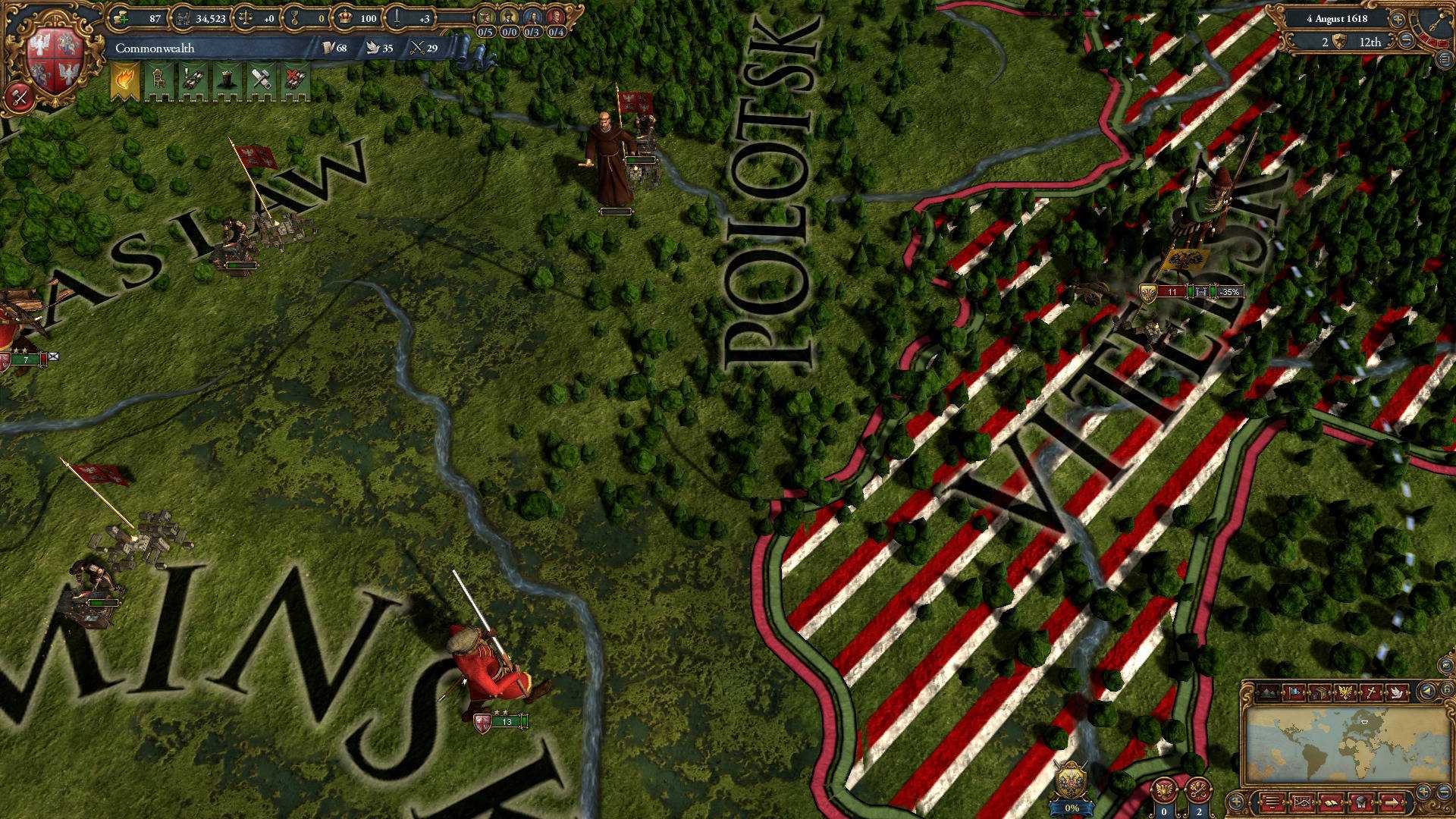Select the terrain mapmode mountain icon
The width and height of the screenshot is (1456, 819).
(x=1267, y=692)
